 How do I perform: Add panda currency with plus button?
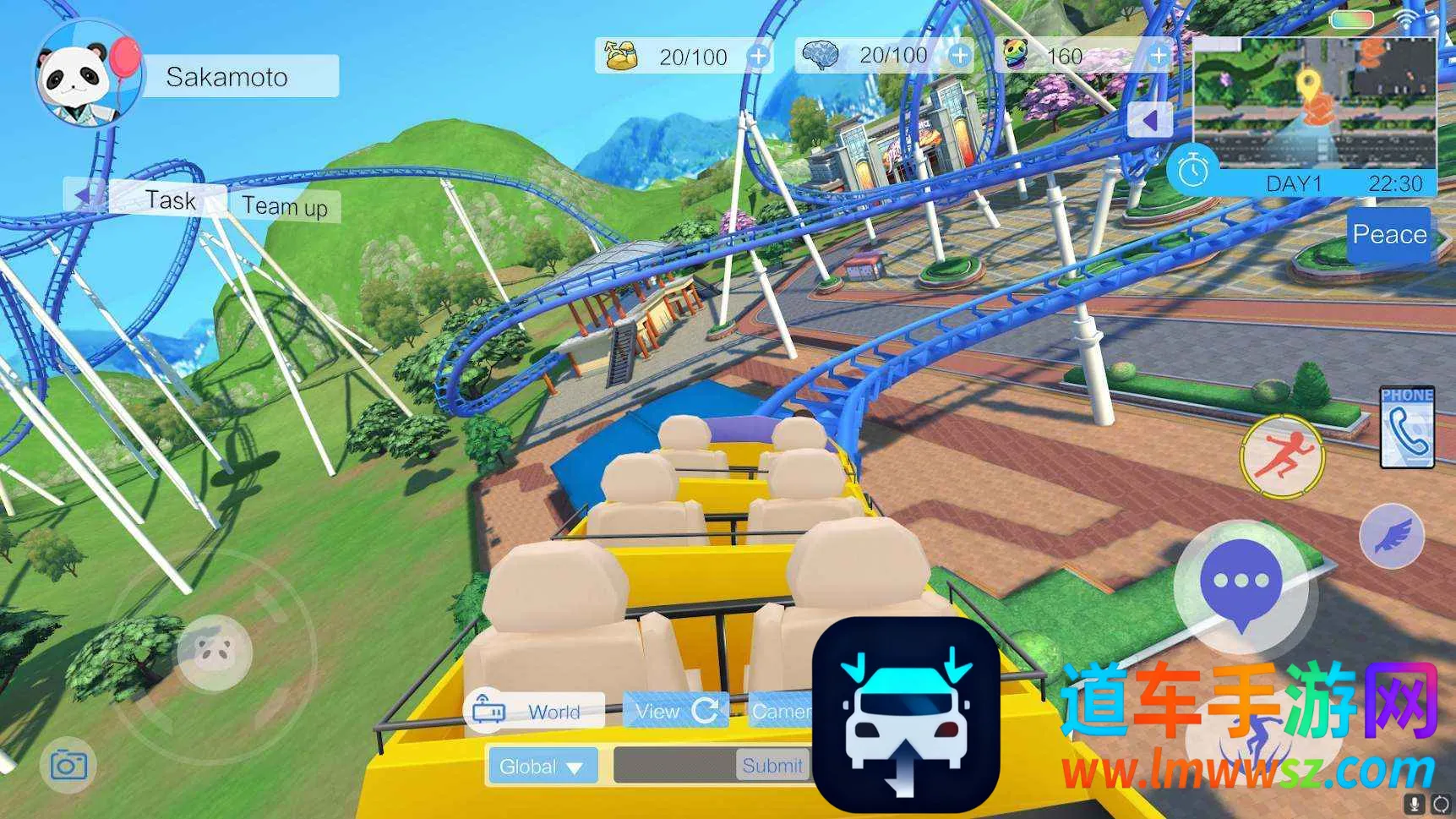[1159, 56]
